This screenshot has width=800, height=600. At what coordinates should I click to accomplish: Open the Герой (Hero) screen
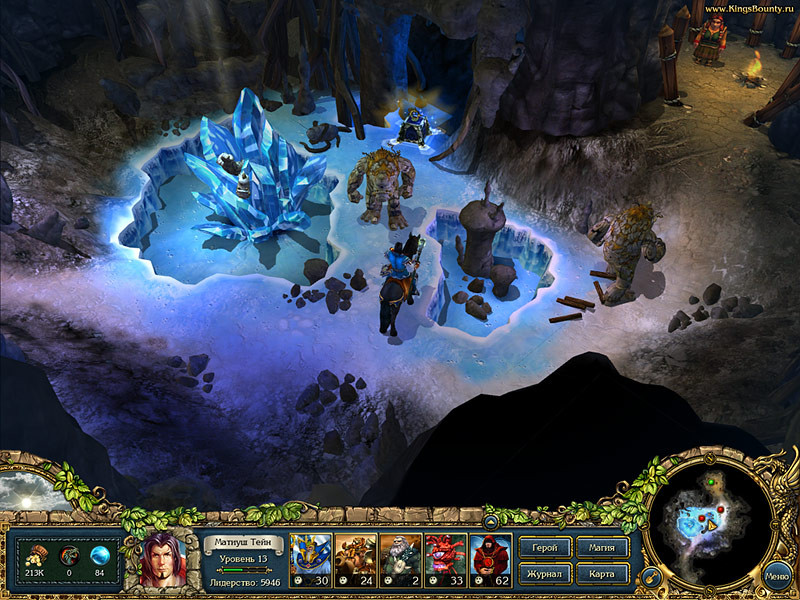pos(545,548)
